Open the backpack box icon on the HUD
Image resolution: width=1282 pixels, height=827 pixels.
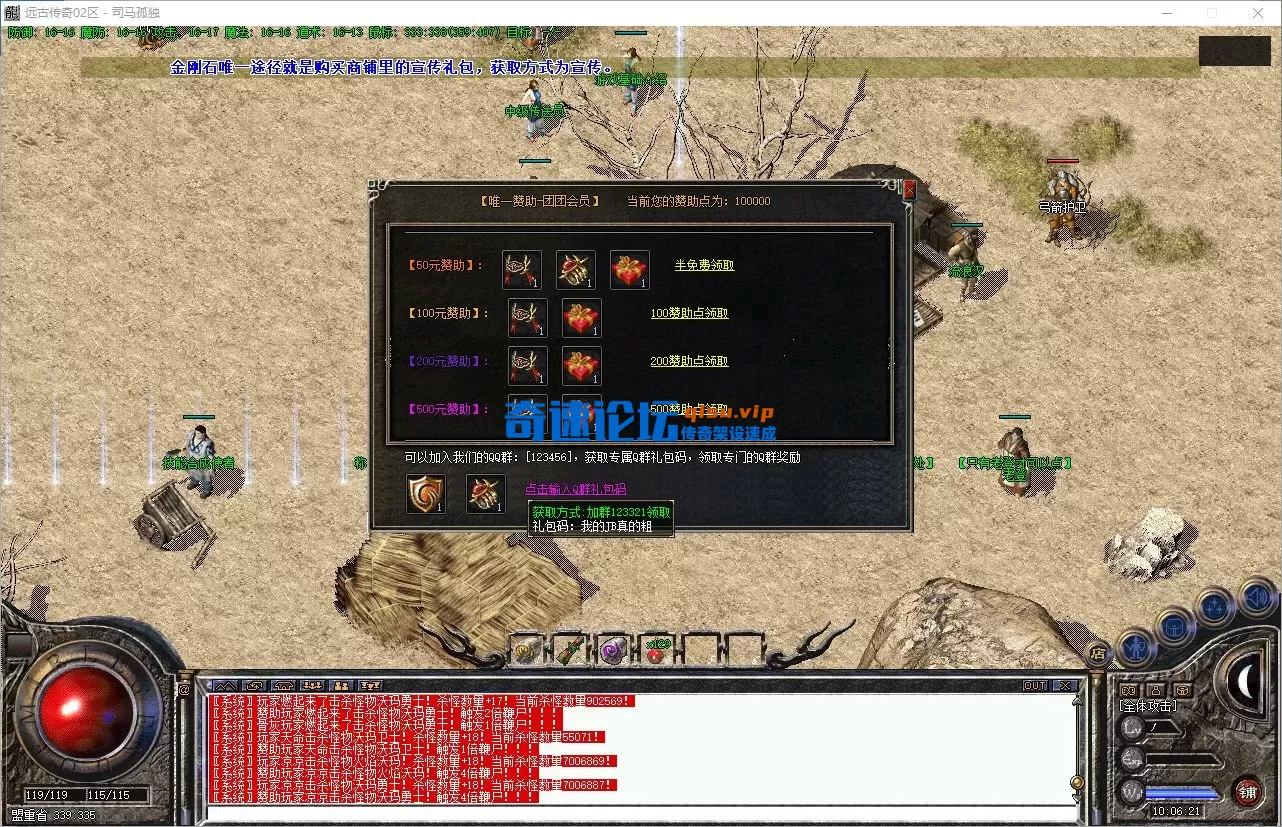(x=1174, y=626)
